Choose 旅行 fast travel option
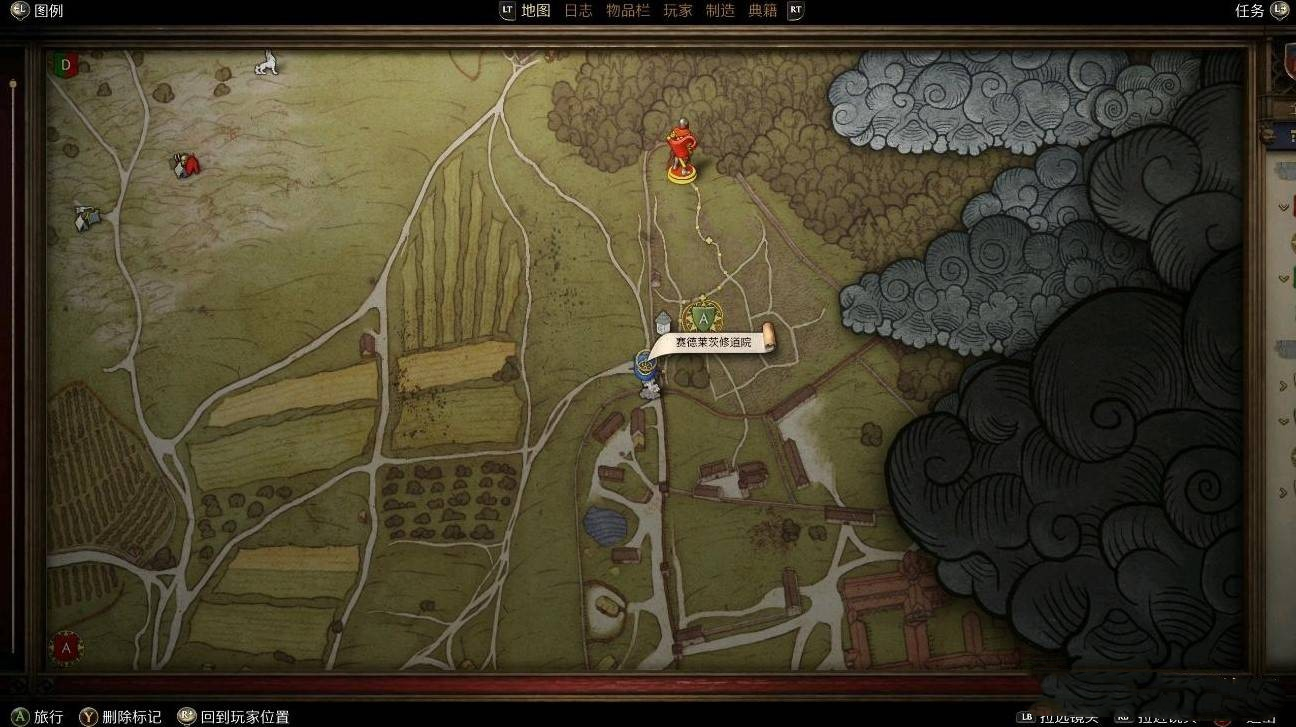 pyautogui.click(x=48, y=716)
